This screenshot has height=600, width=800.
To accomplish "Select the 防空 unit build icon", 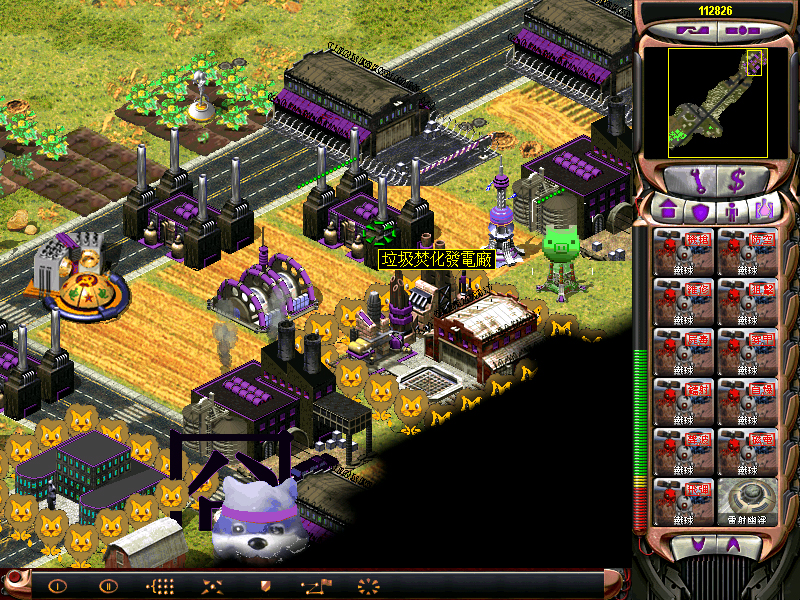I will pyautogui.click(x=747, y=251).
